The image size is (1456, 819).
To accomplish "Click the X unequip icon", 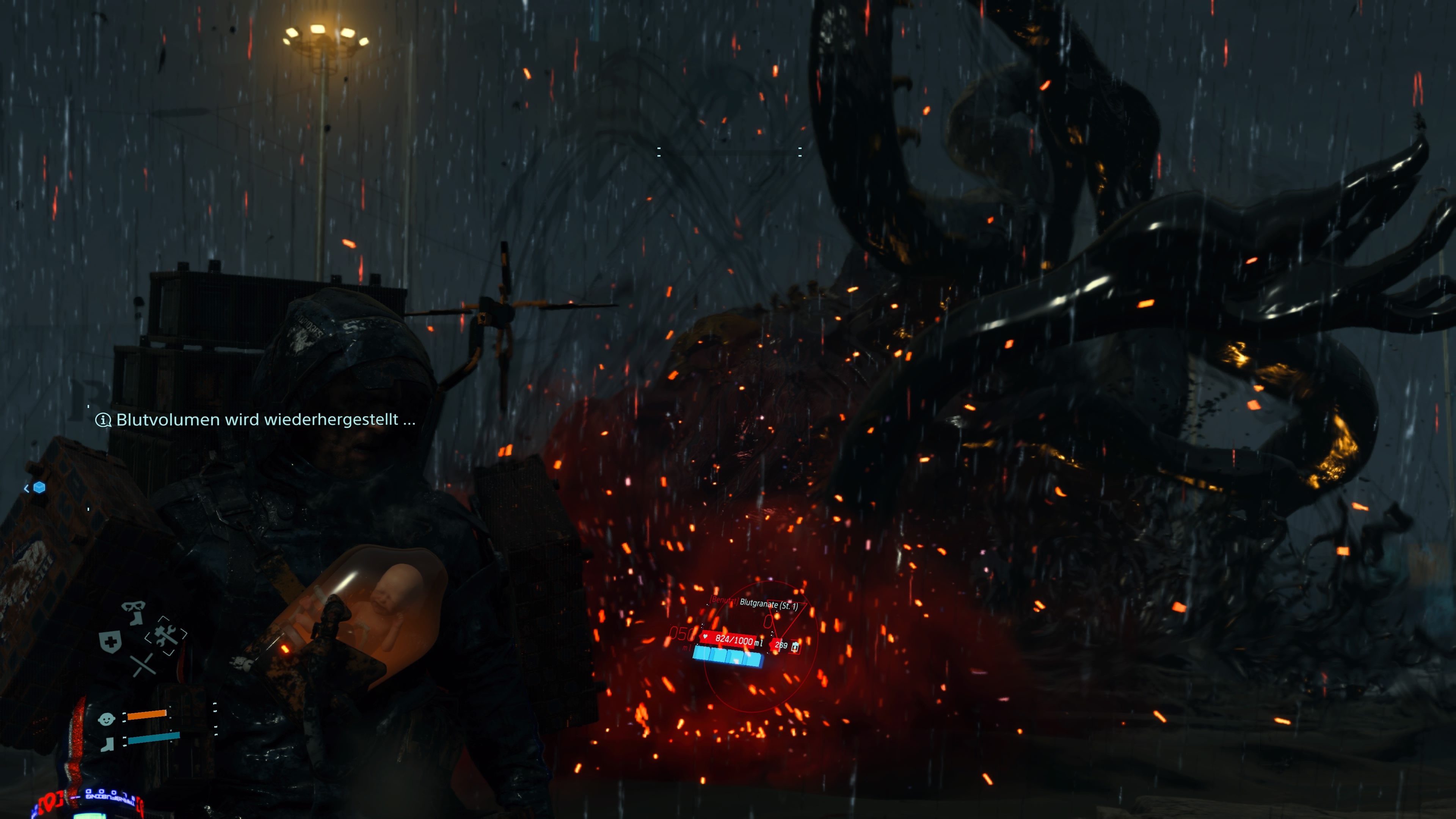I will point(143,665).
